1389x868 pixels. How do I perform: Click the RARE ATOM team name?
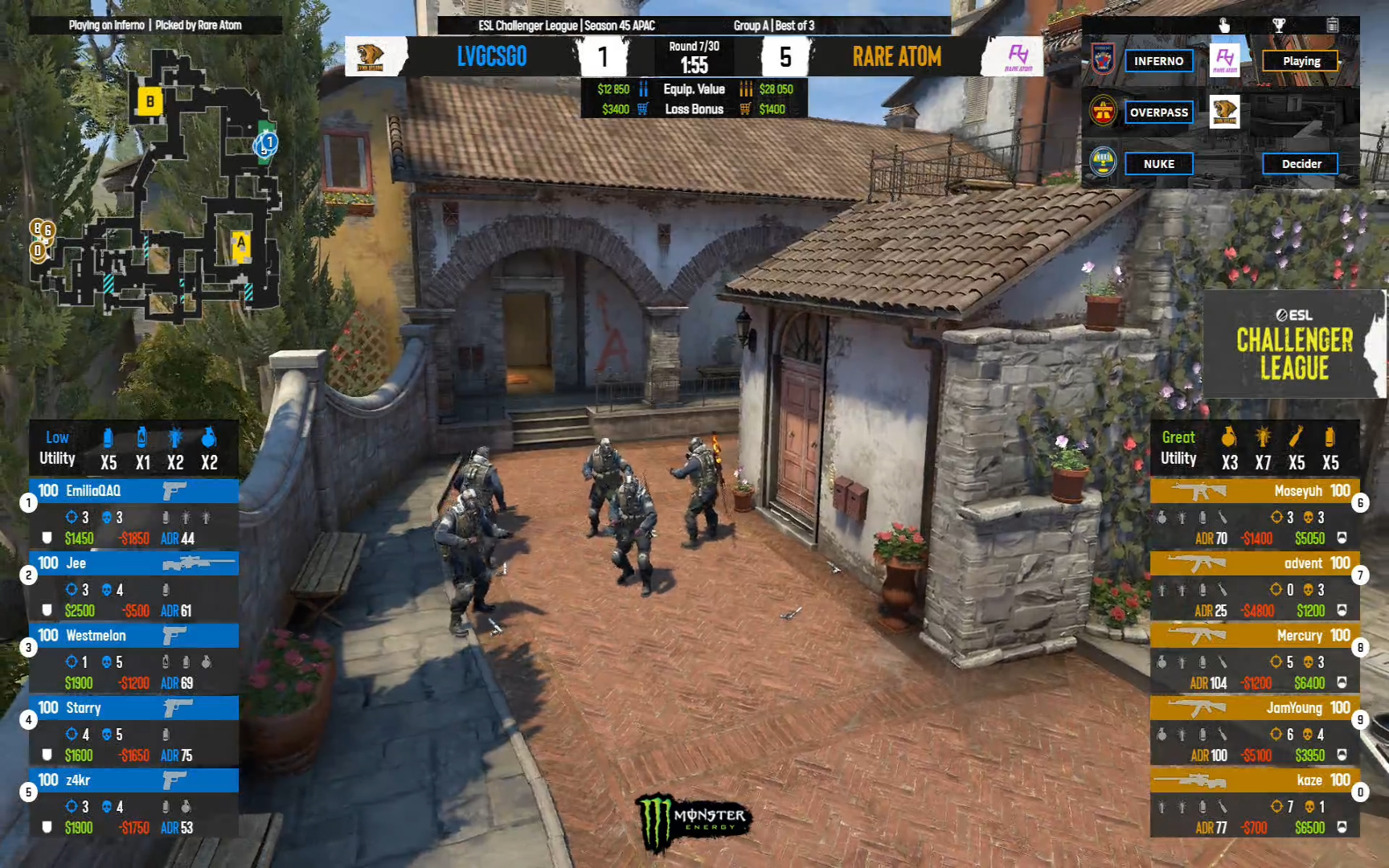[x=896, y=56]
